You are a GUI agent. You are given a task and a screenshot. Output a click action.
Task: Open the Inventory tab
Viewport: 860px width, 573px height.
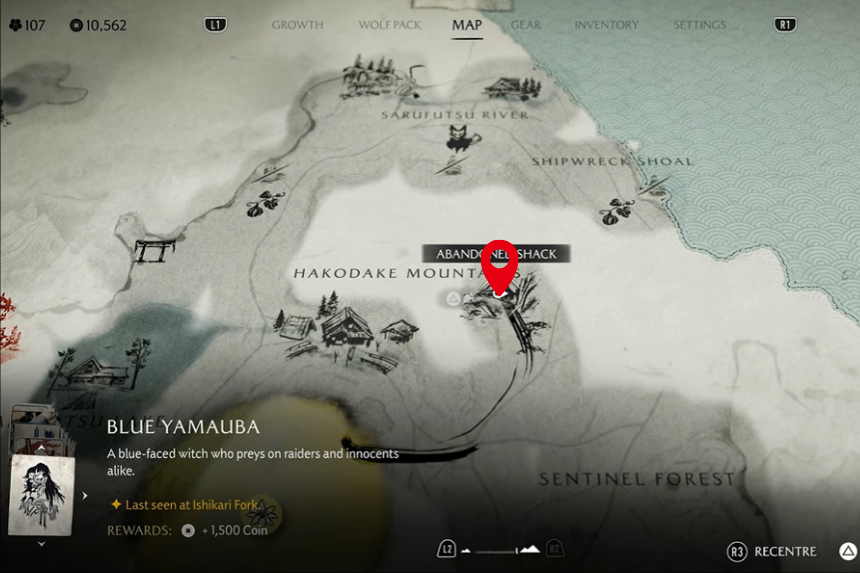click(606, 25)
